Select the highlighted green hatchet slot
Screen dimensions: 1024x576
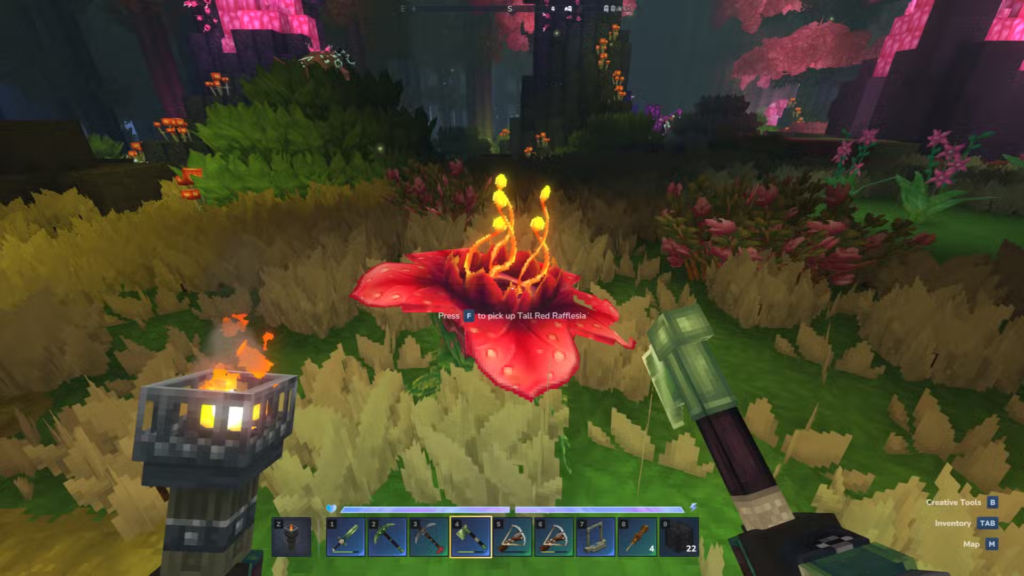point(470,537)
